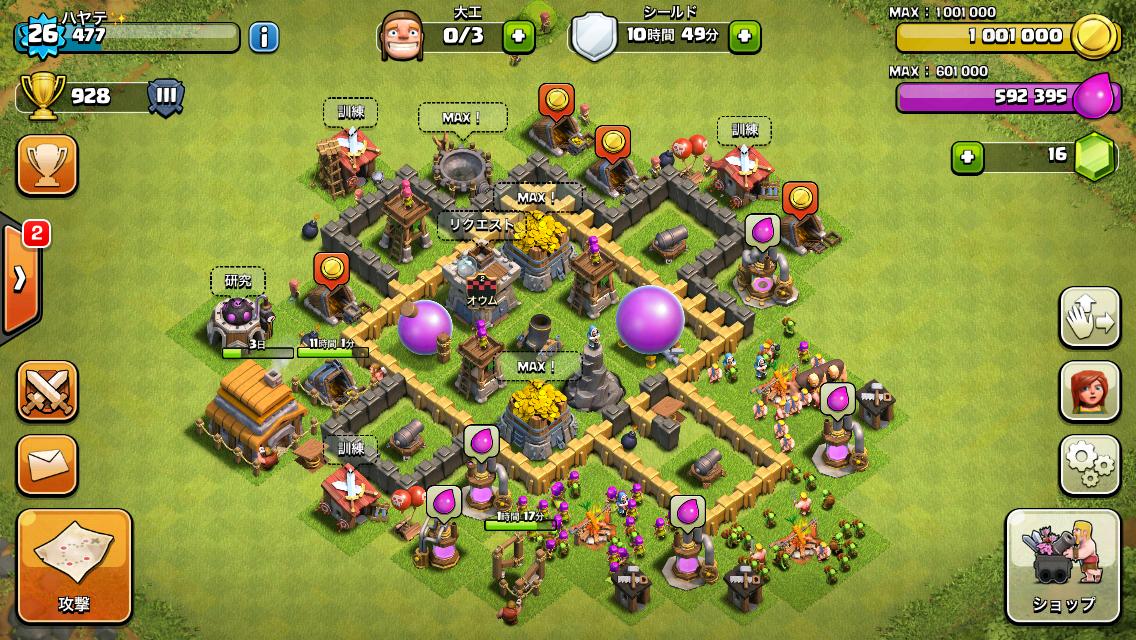1136x640 pixels.
Task: Open the red-haired villager profile button
Action: pyautogui.click(x=1090, y=391)
